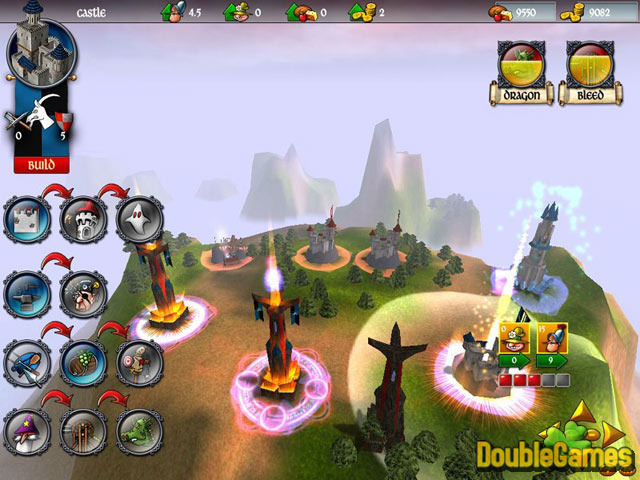The width and height of the screenshot is (640, 480).
Task: Pick the white ghost upgrade icon
Action: tap(138, 217)
